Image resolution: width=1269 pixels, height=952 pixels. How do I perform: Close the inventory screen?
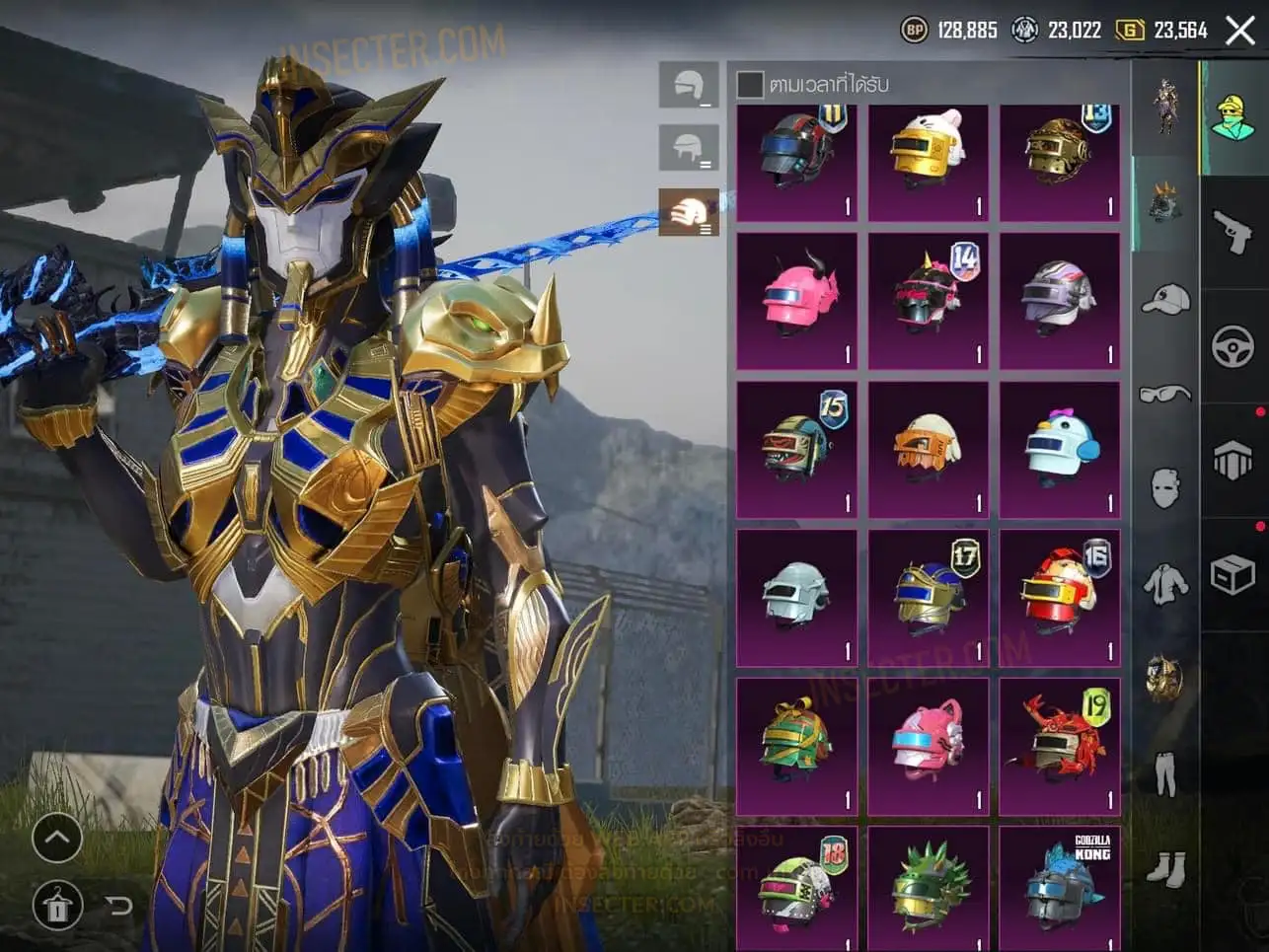click(x=1240, y=31)
